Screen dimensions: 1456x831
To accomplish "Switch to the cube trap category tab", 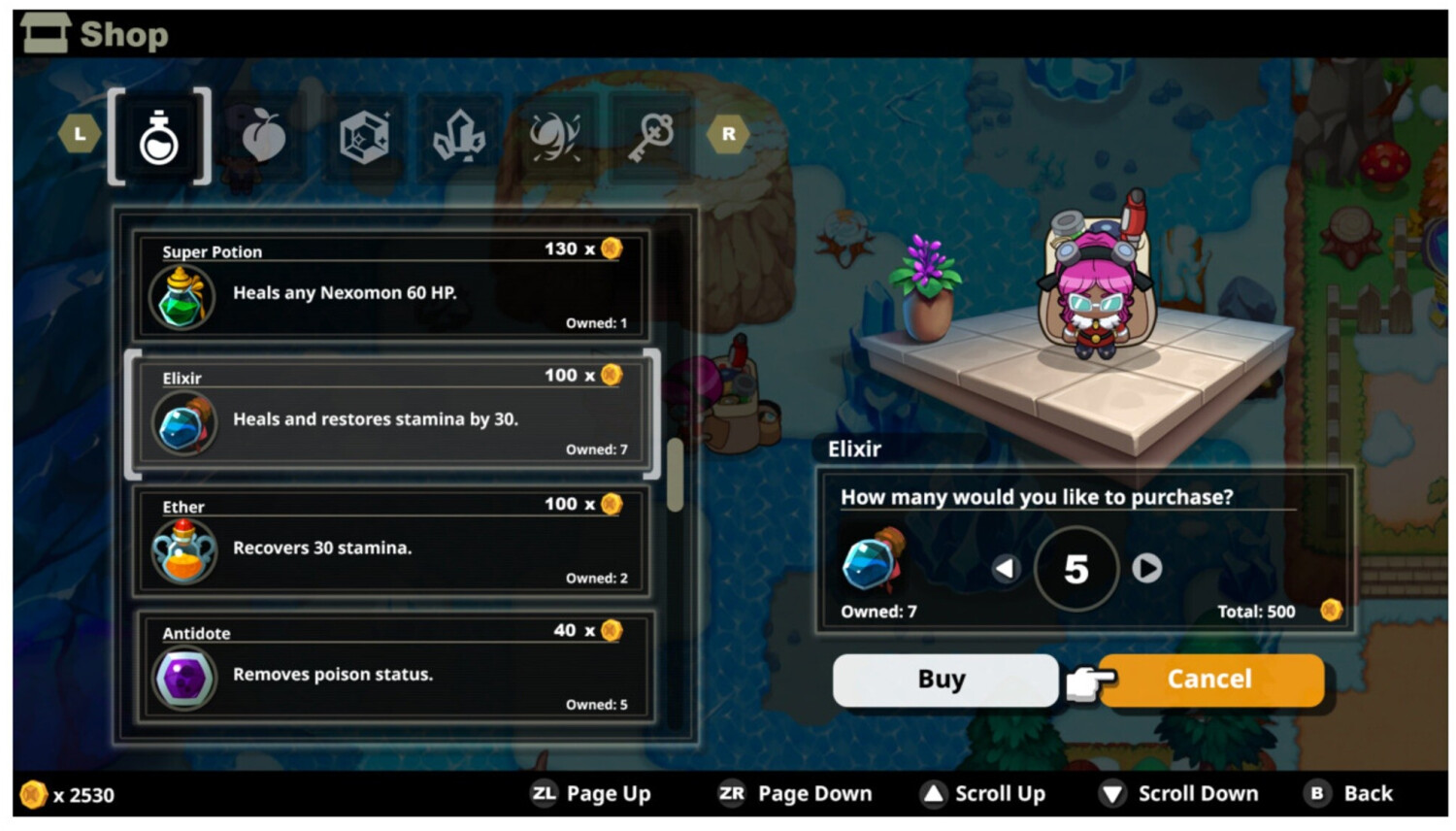I will (x=364, y=137).
